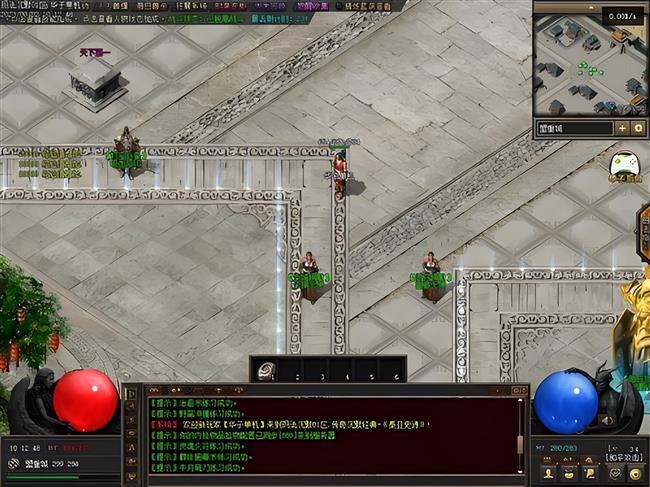
Task: Open the green gamepad assistant icon
Action: 625,162
